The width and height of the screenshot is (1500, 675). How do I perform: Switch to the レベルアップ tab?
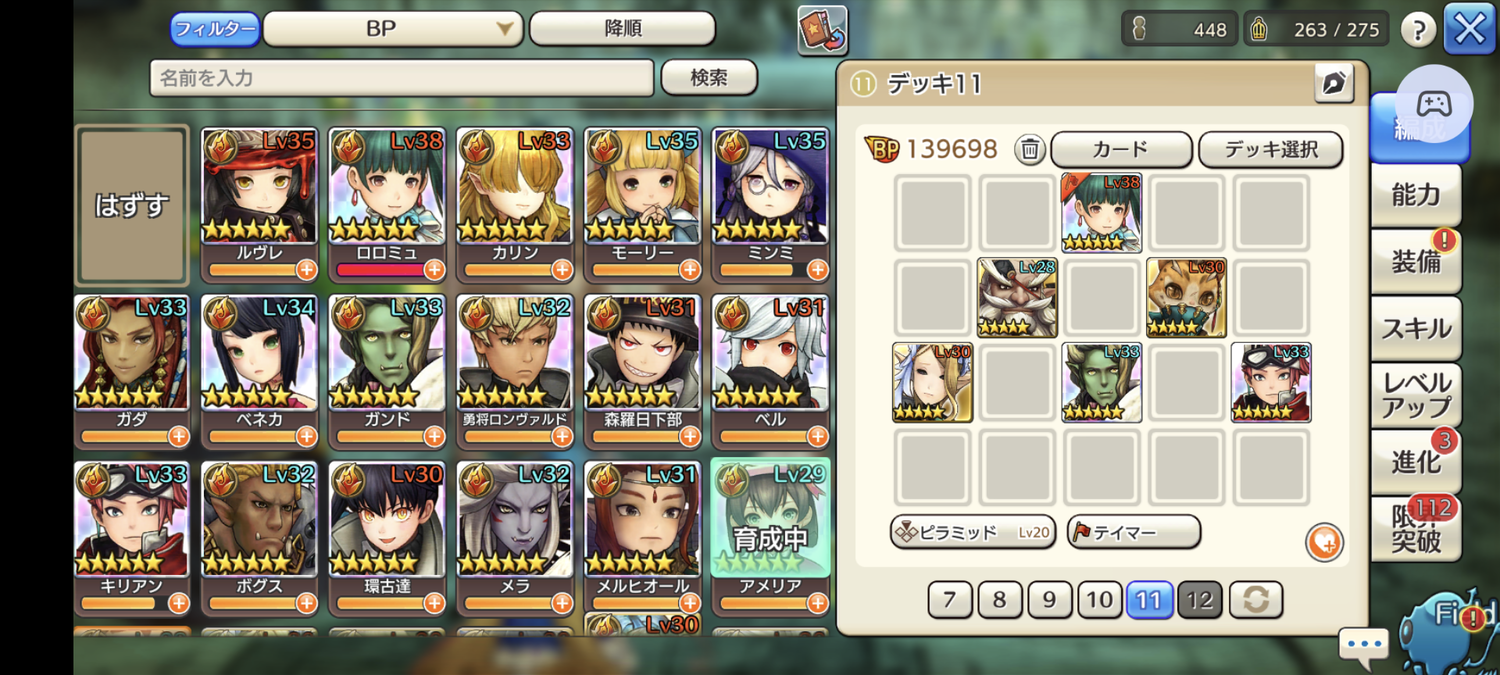[x=1415, y=395]
